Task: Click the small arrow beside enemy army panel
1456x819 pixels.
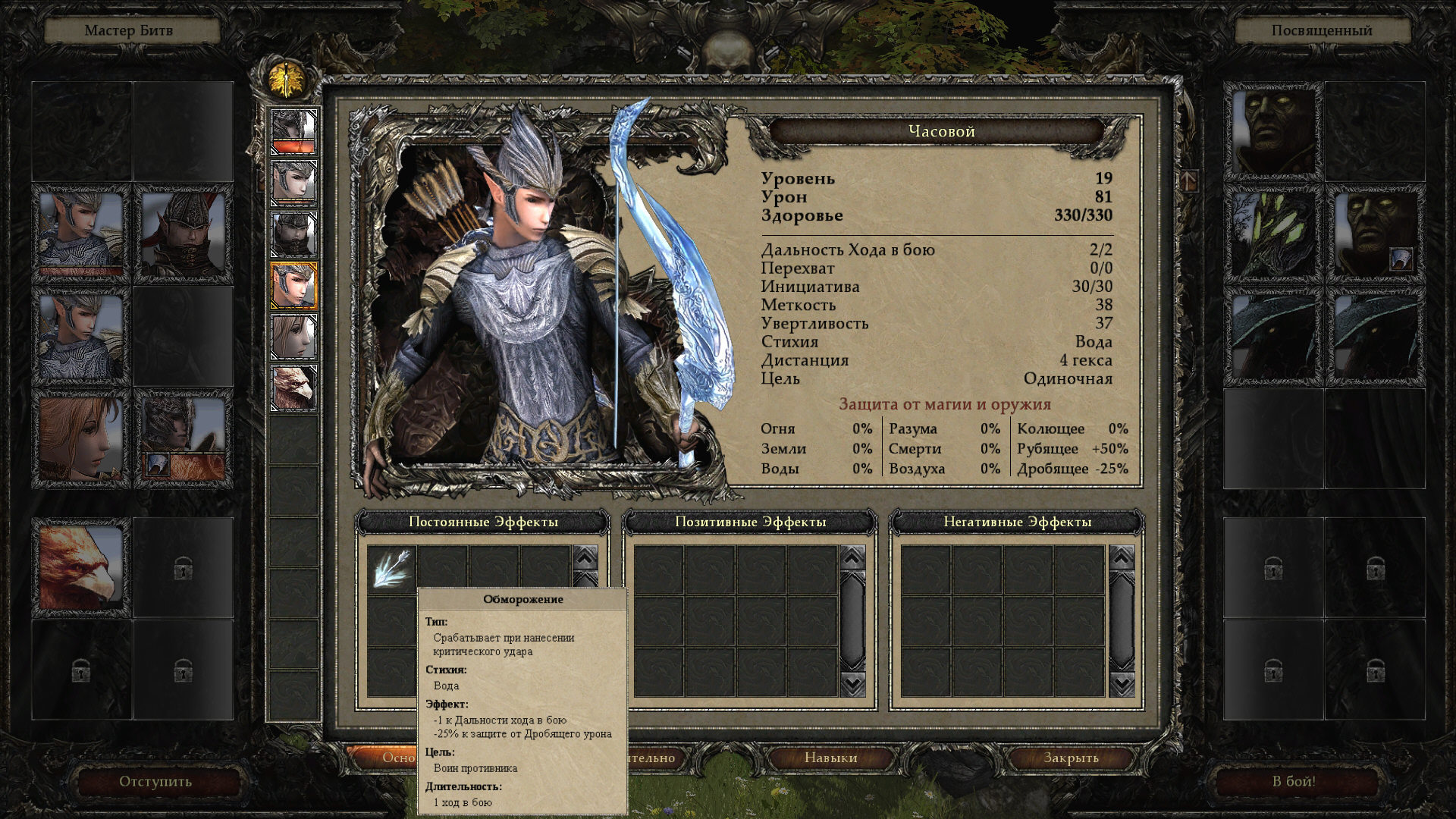Action: coord(1188,180)
